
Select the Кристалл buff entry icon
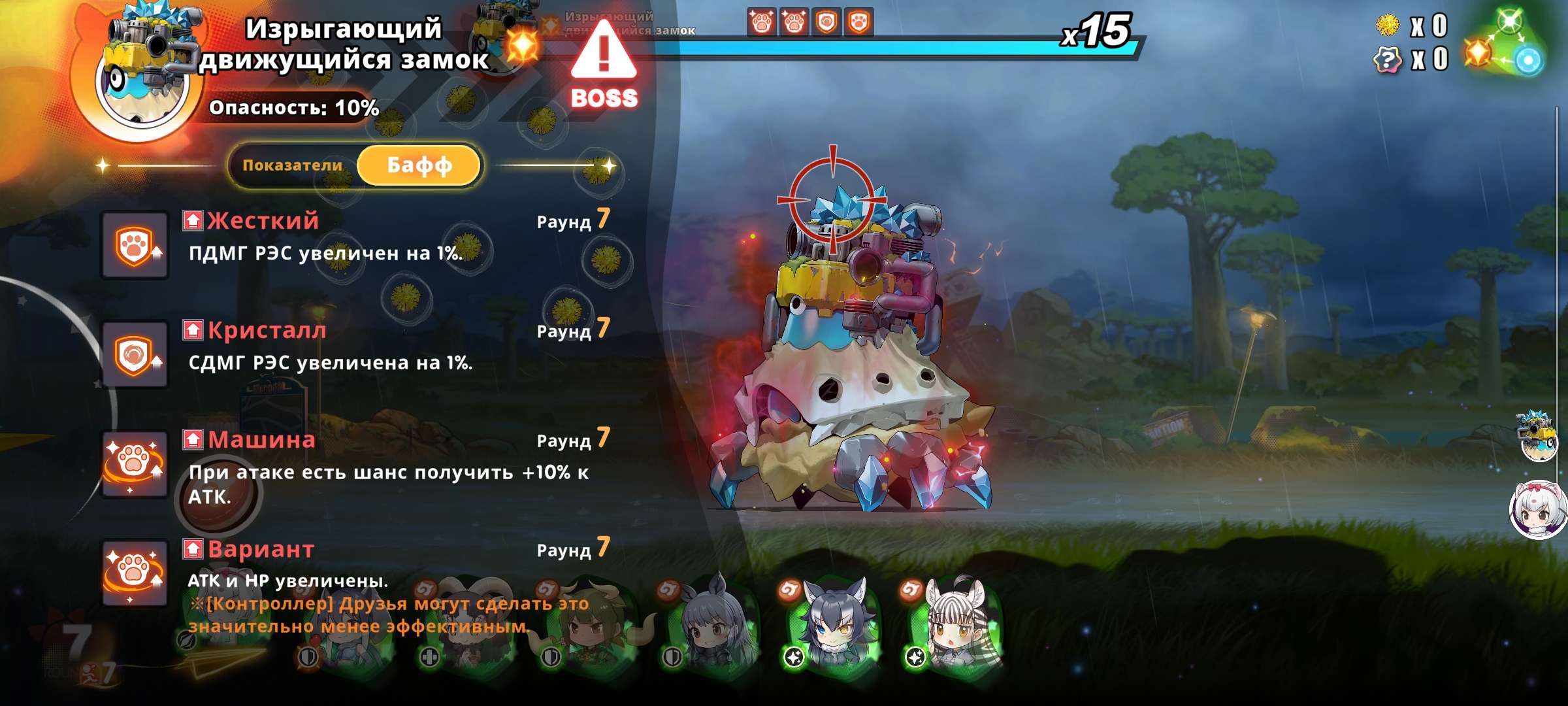pos(135,355)
